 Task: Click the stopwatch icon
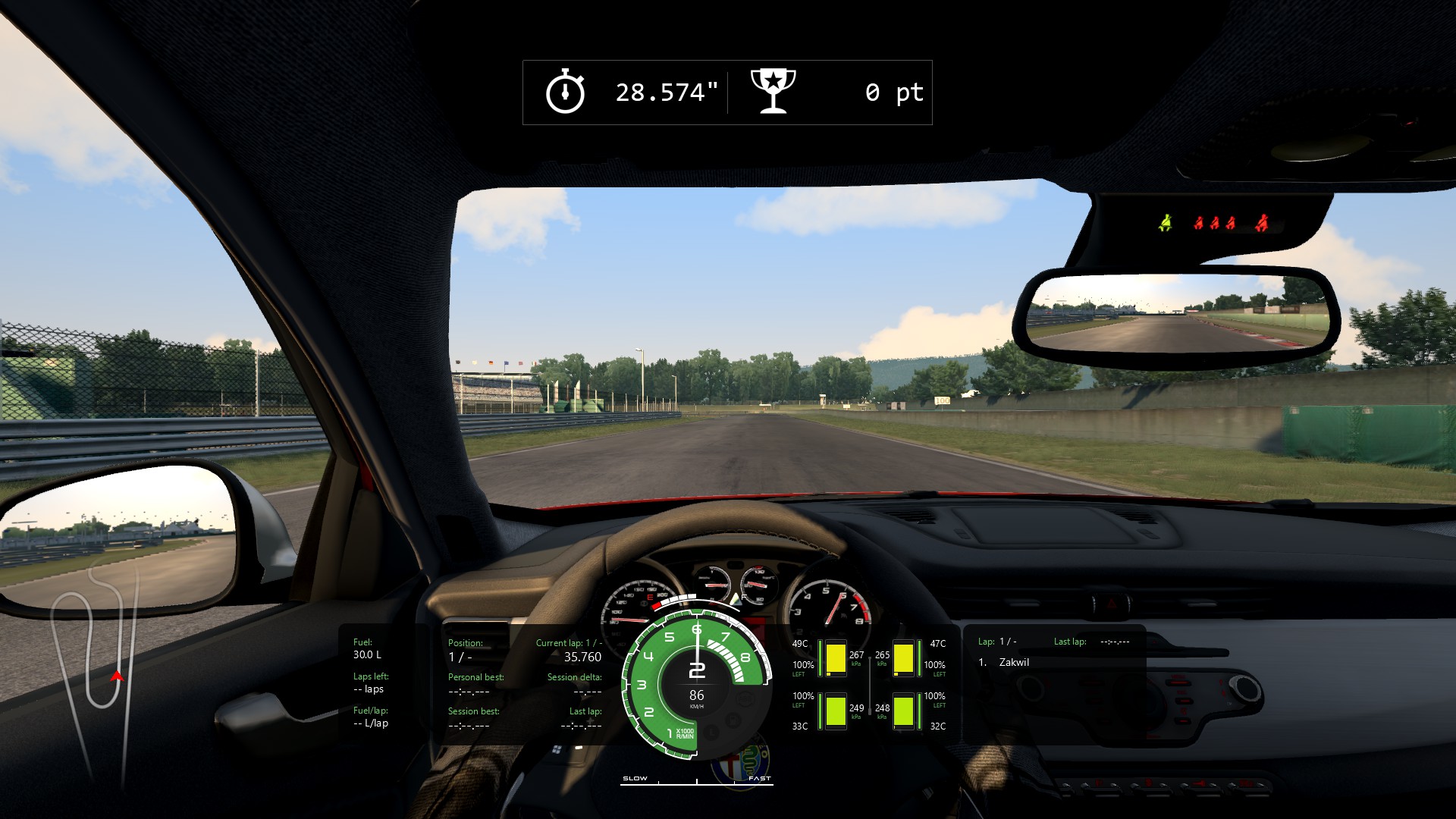click(x=565, y=92)
